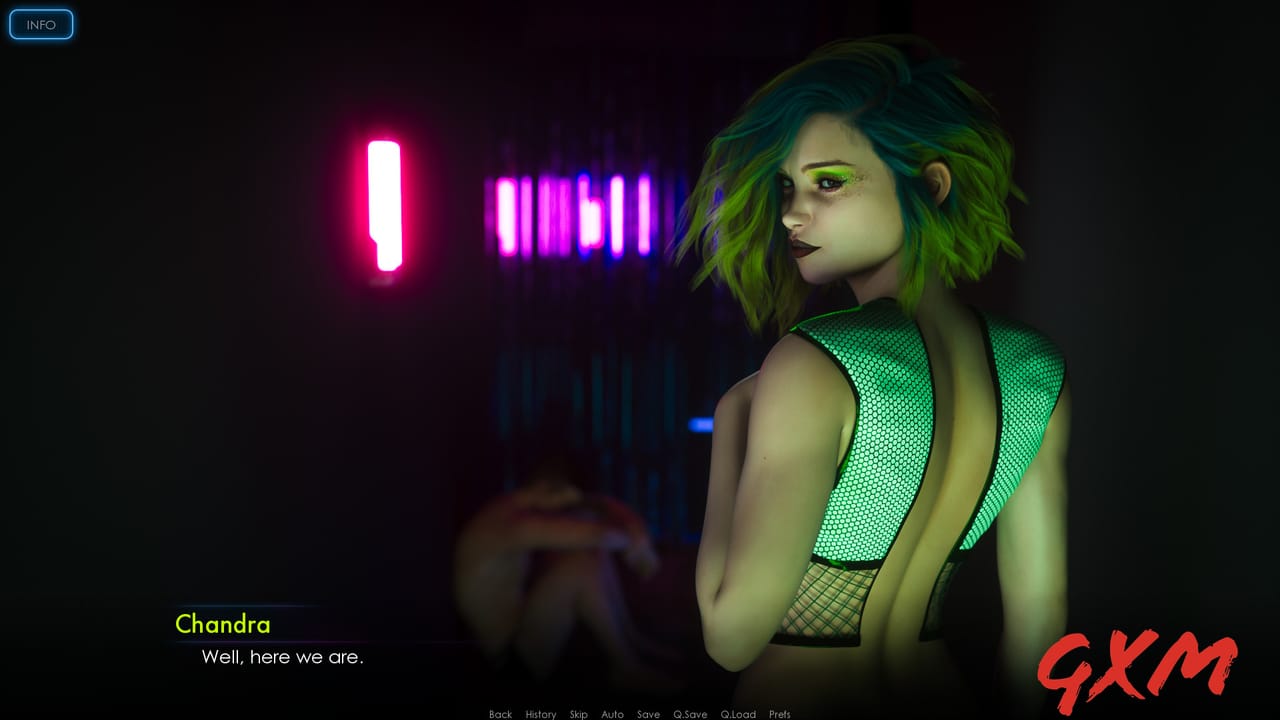Load the latest quicksave via Q.Load
This screenshot has height=720, width=1280.
pyautogui.click(x=739, y=714)
